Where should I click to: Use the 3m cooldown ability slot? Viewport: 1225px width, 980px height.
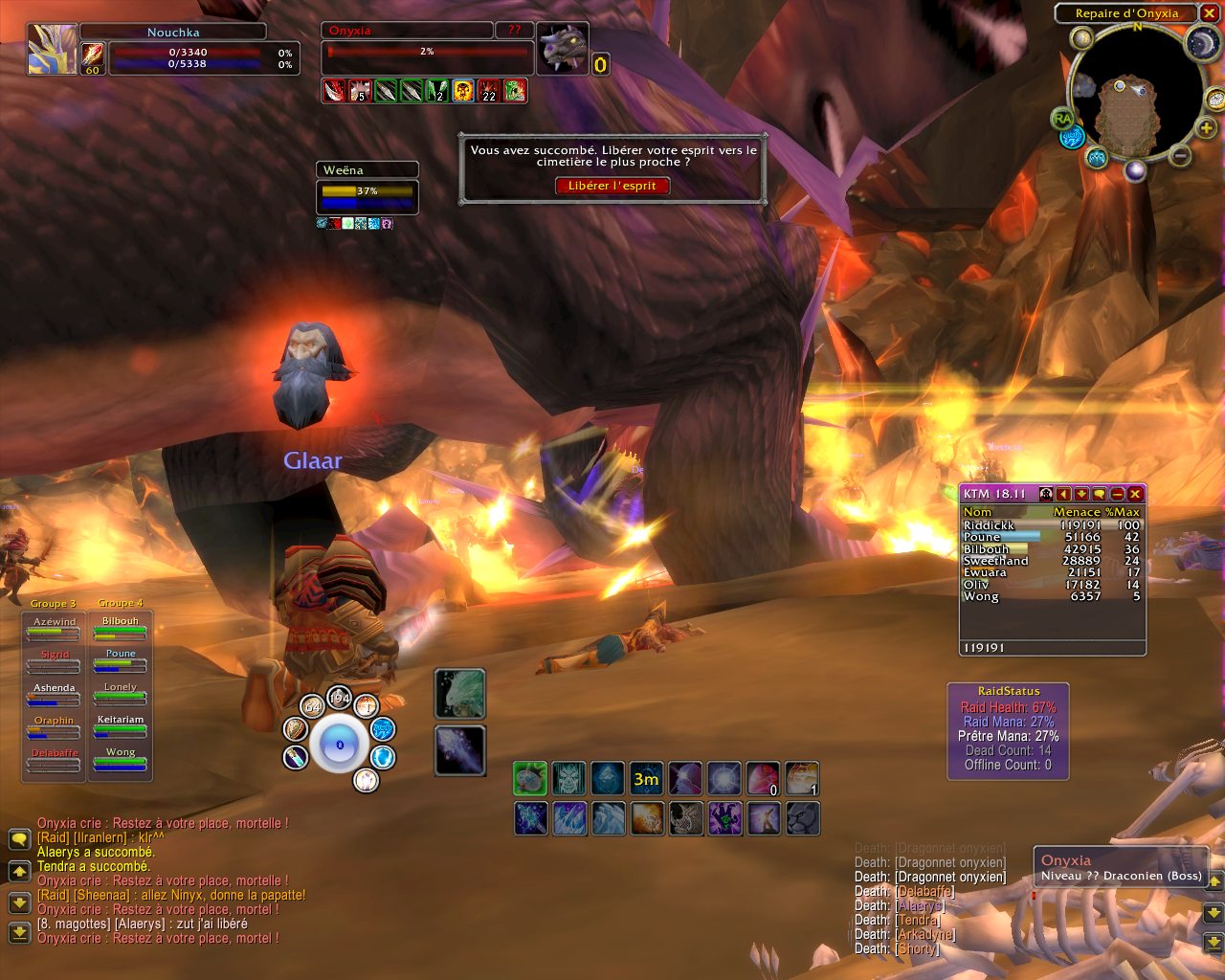(x=646, y=779)
